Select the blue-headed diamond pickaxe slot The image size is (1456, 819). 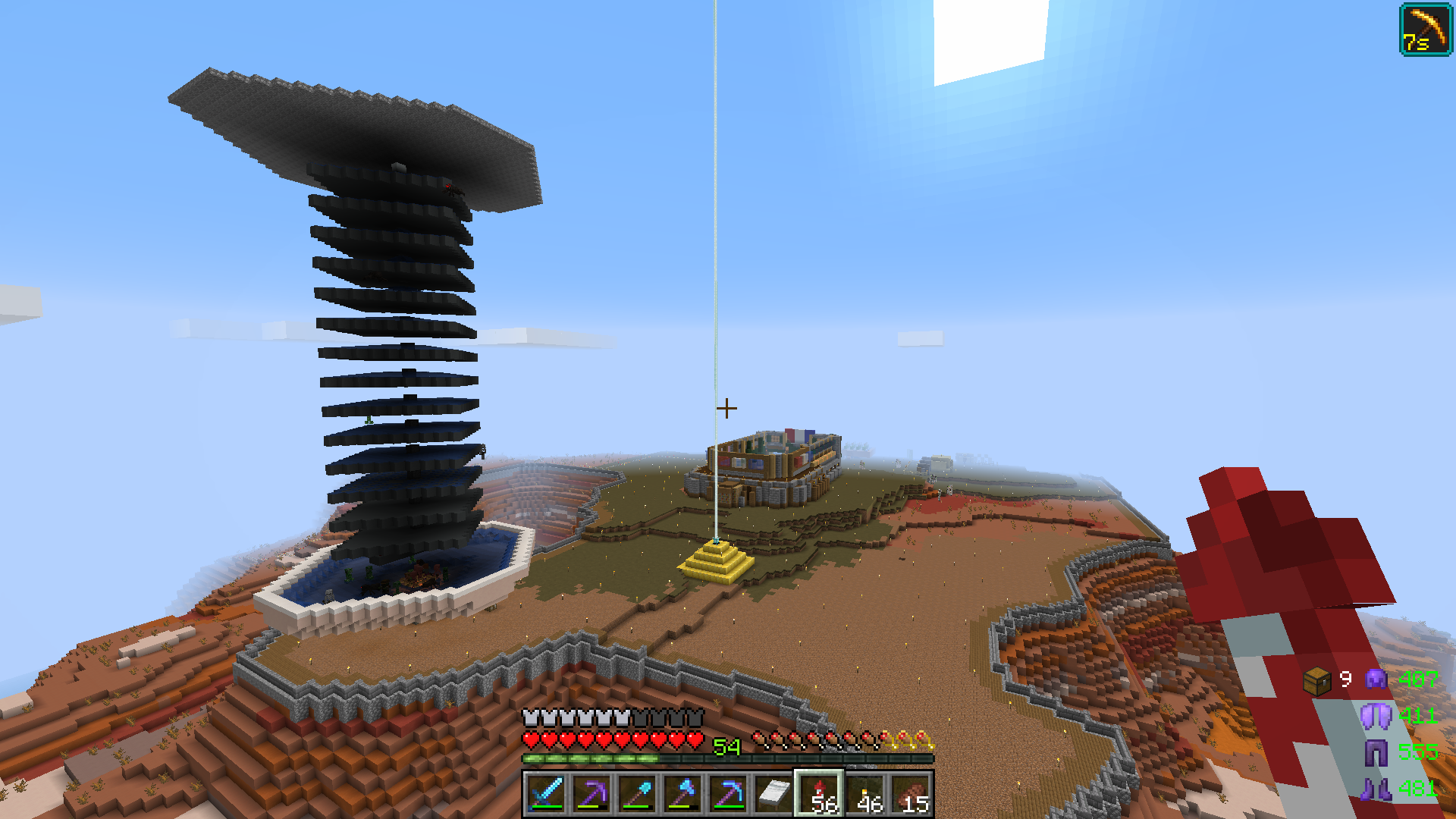point(728,793)
